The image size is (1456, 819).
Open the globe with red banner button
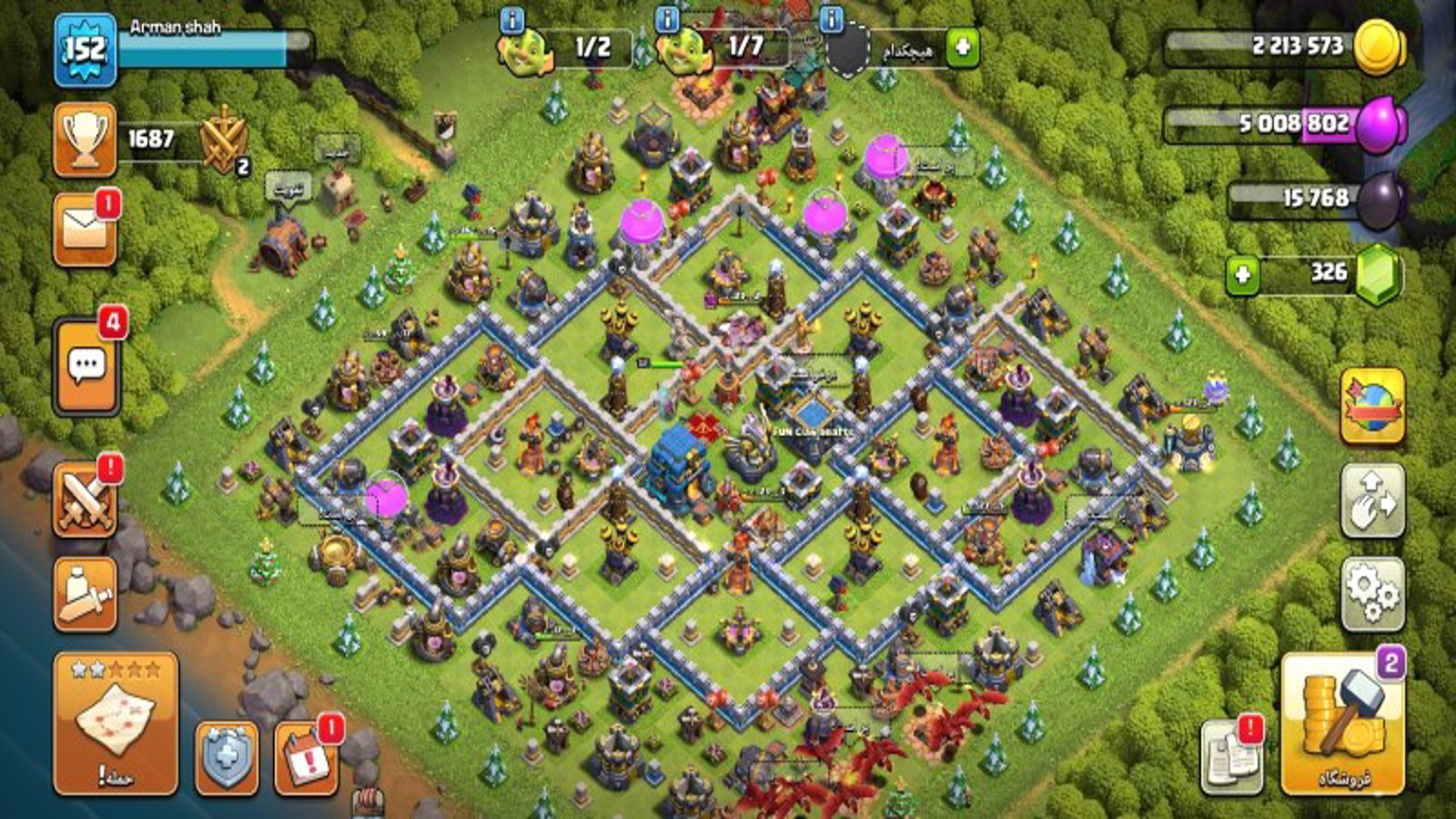click(1372, 407)
